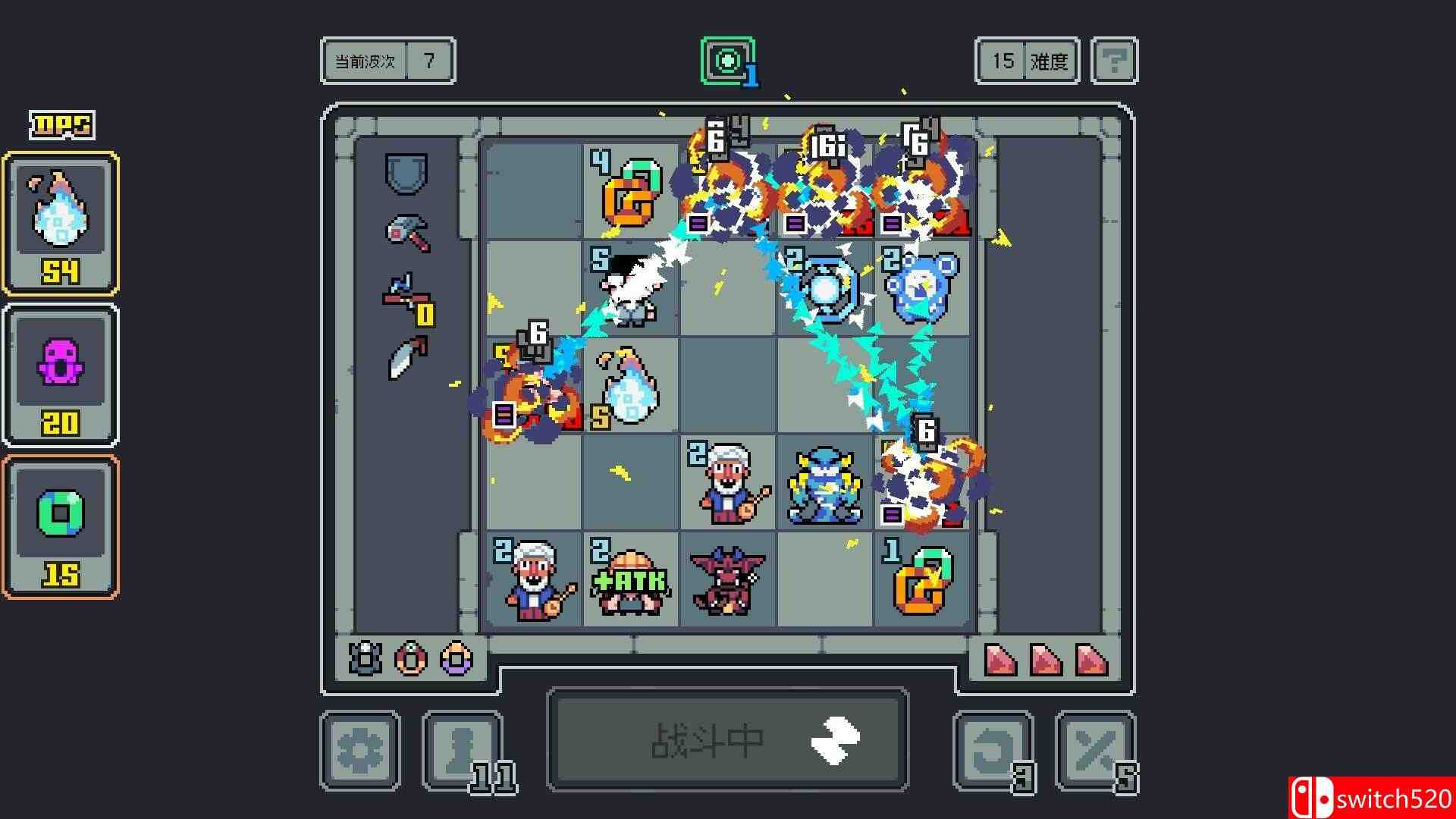
Task: Click the 难度 difficulty display showing 15
Action: point(1025,61)
